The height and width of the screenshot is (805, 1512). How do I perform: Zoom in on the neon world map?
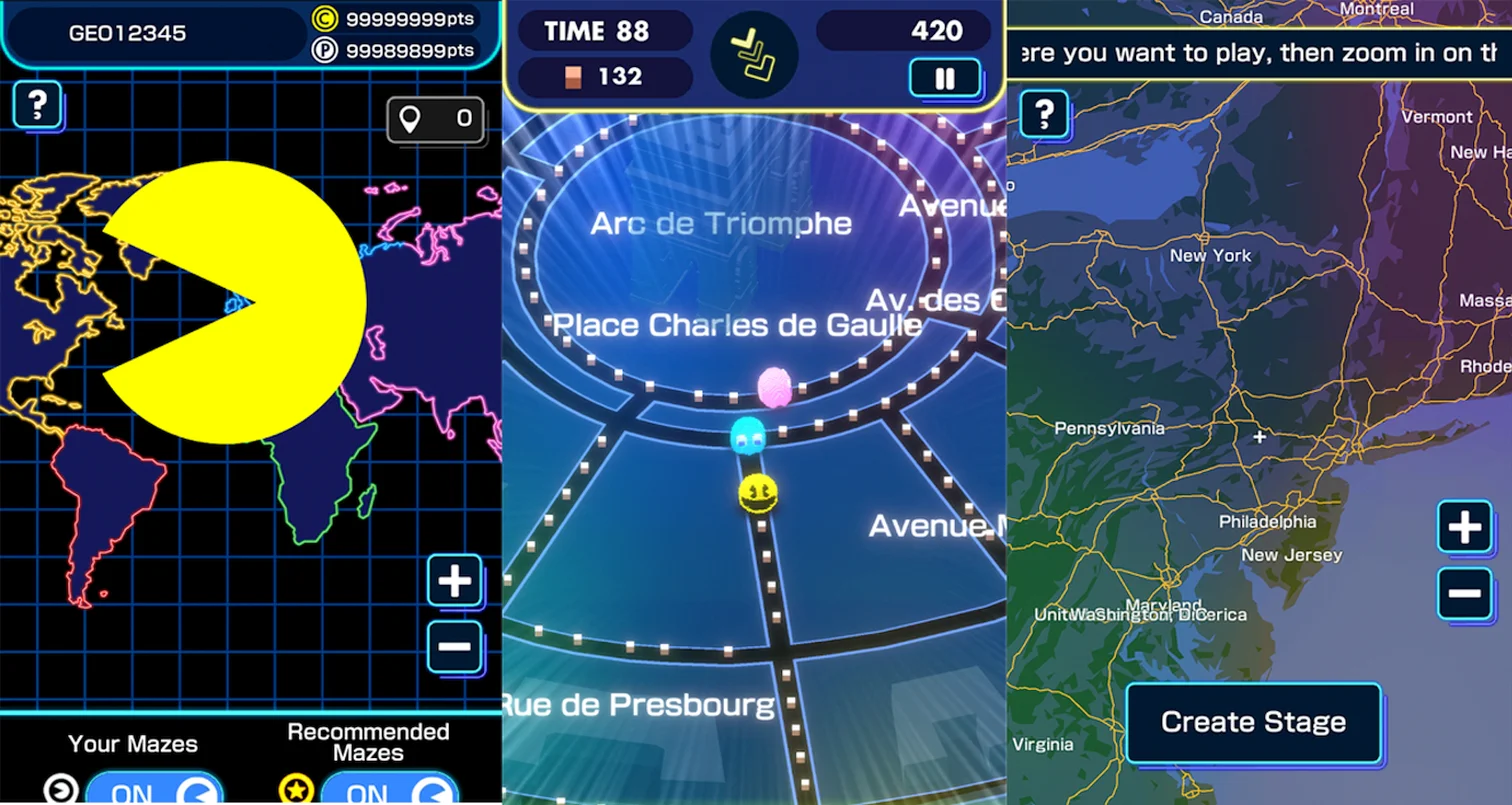(455, 581)
